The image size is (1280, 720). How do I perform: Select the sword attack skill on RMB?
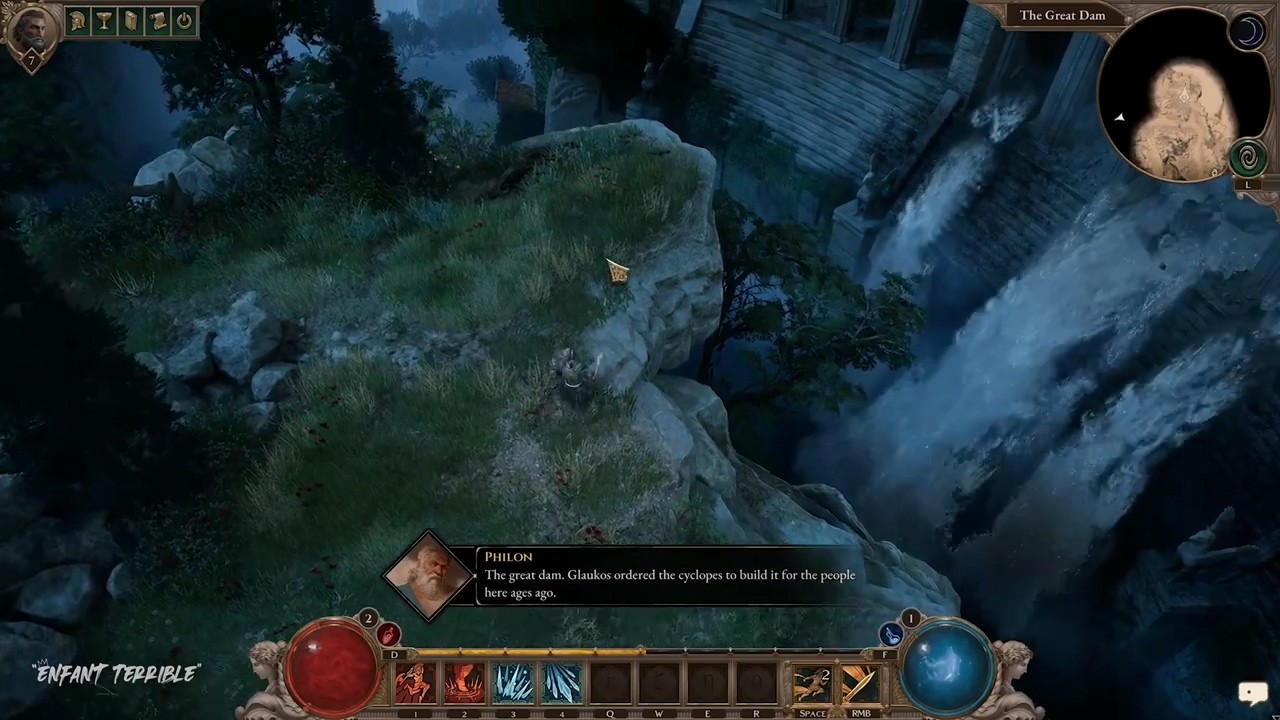tap(860, 684)
